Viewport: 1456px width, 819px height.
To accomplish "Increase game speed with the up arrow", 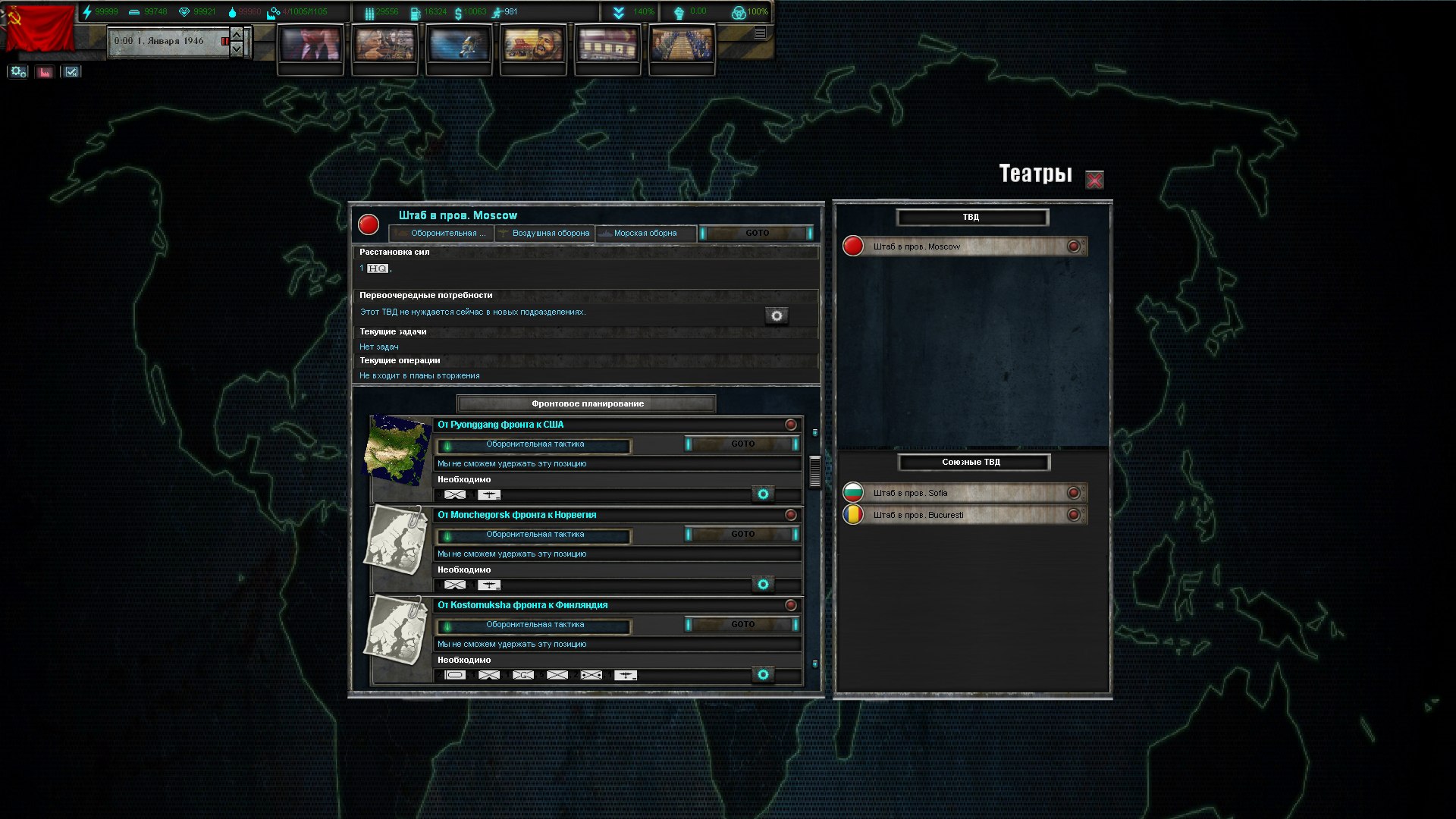I will click(x=237, y=34).
